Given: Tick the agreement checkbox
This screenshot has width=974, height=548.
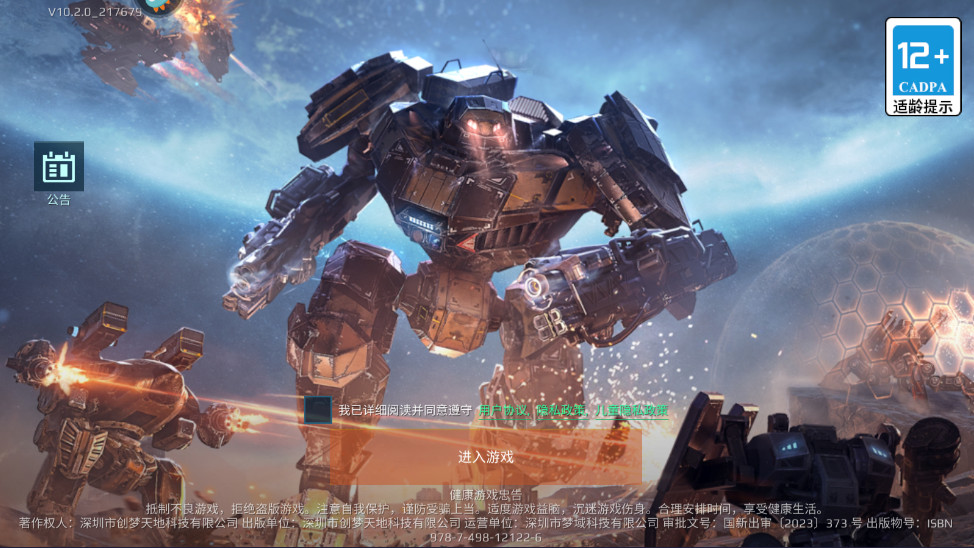Looking at the screenshot, I should 318,409.
